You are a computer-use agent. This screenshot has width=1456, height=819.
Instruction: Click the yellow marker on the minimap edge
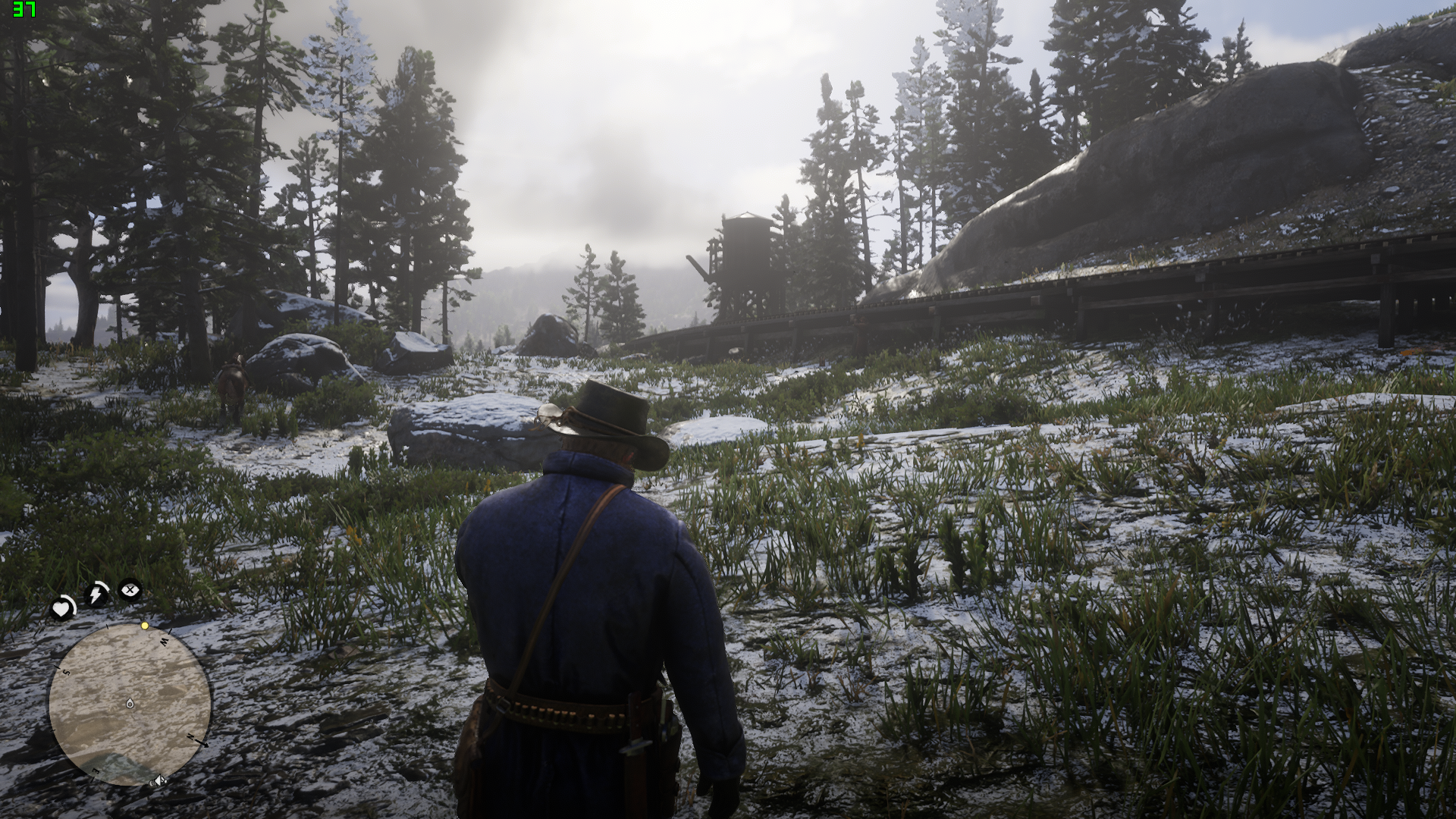click(x=144, y=626)
